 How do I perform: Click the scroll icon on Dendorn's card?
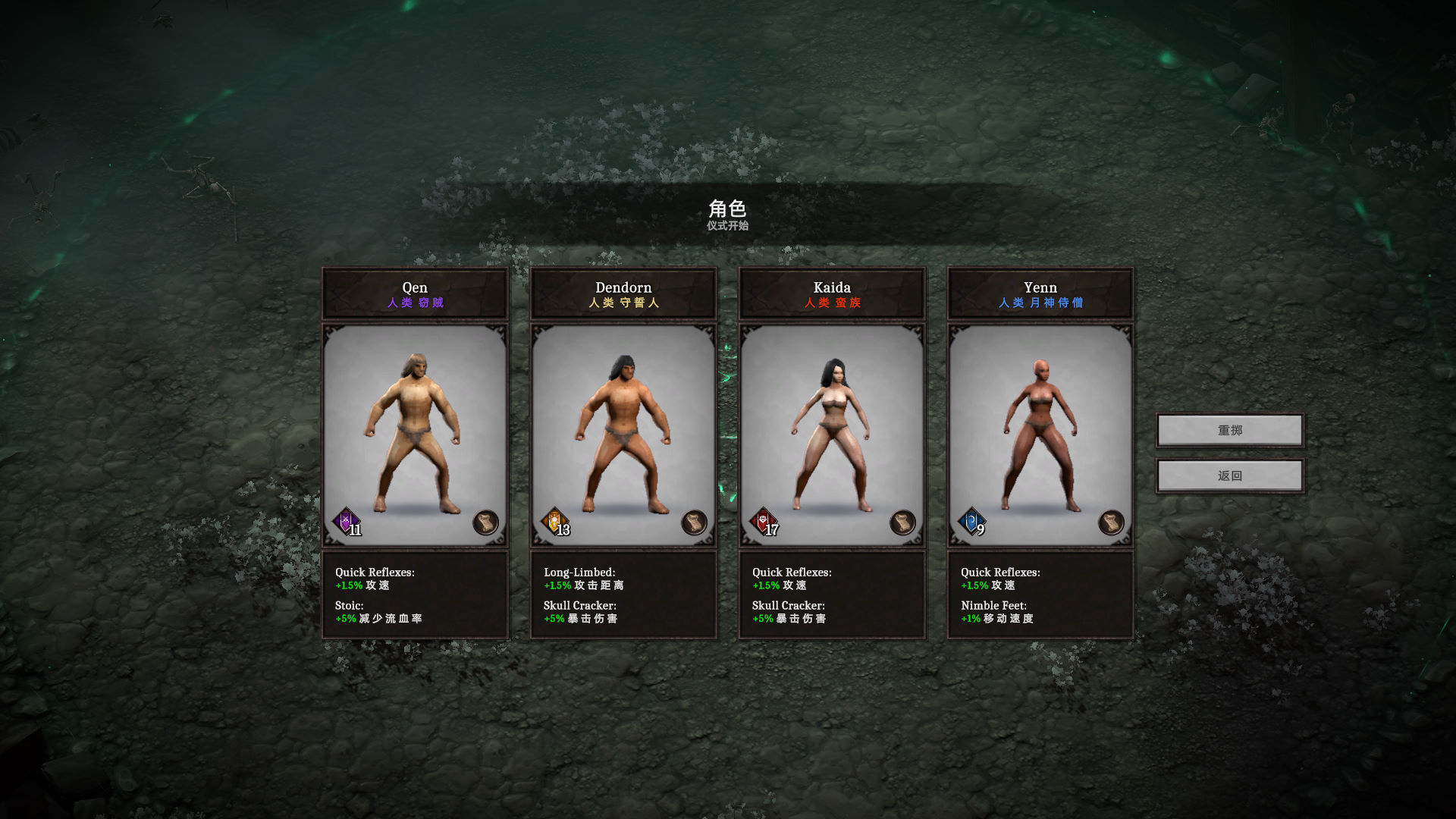694,522
